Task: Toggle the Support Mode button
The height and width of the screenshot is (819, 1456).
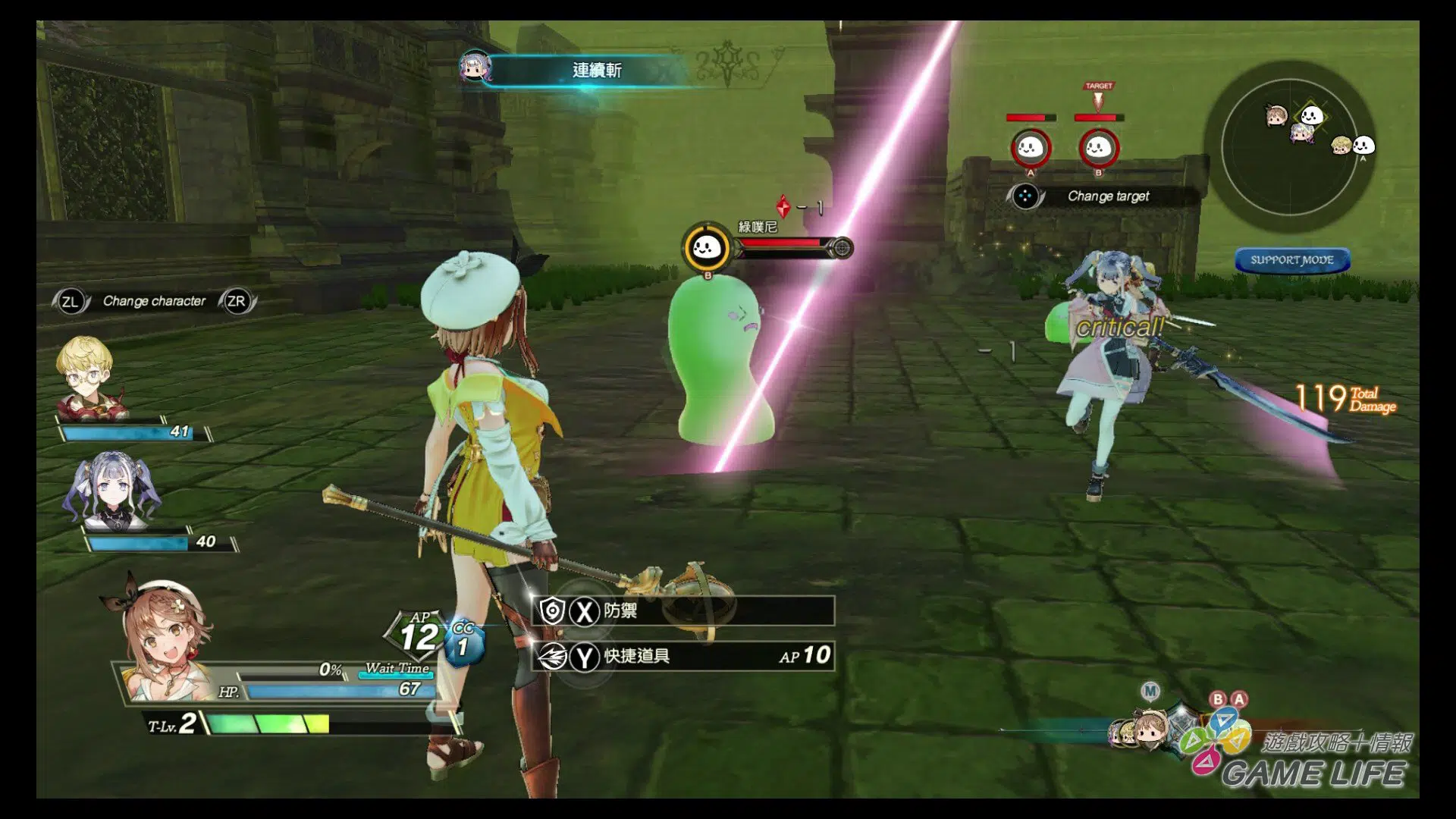Action: coord(1291,260)
